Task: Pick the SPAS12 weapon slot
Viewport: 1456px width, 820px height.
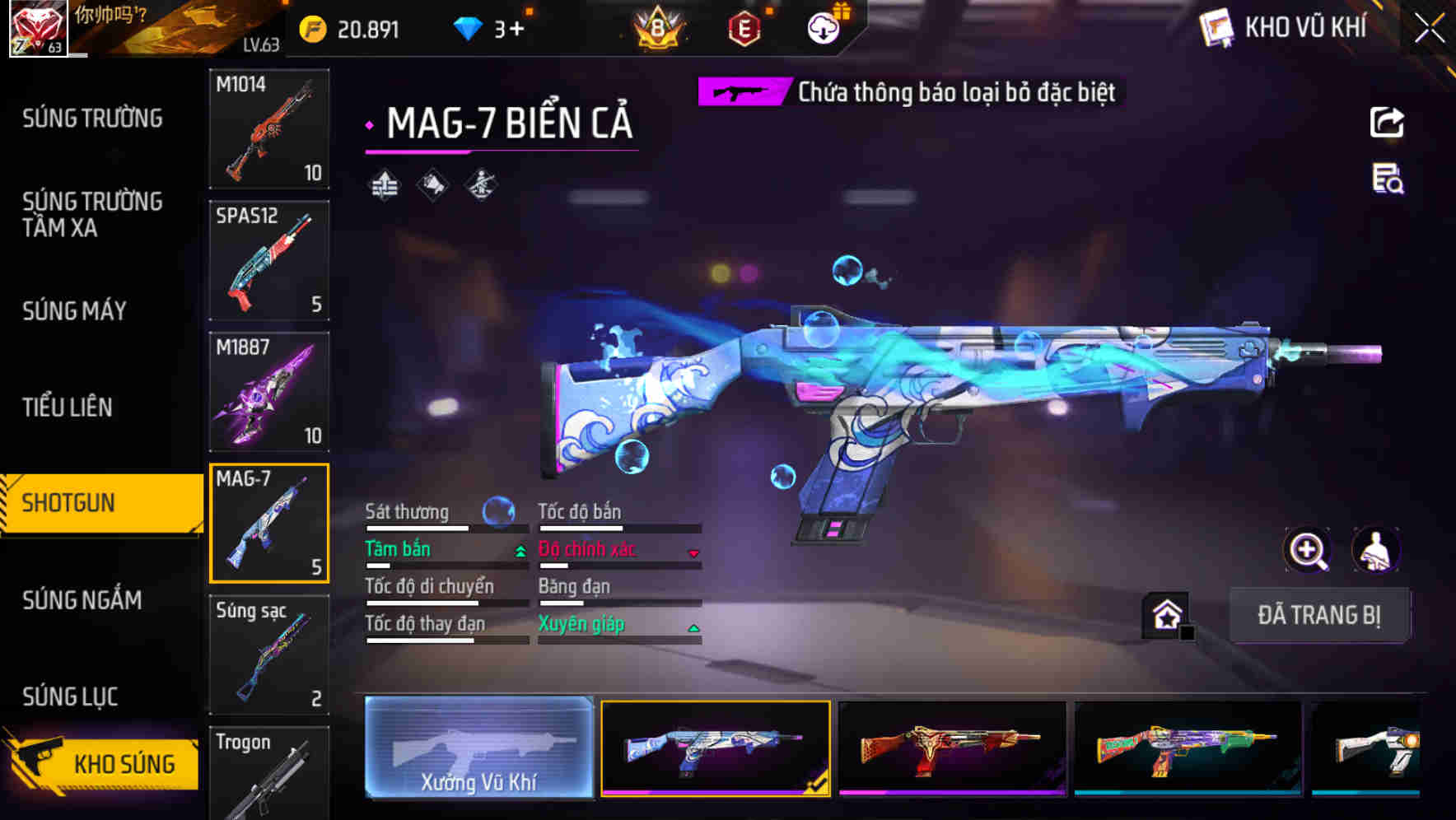Action: point(269,260)
